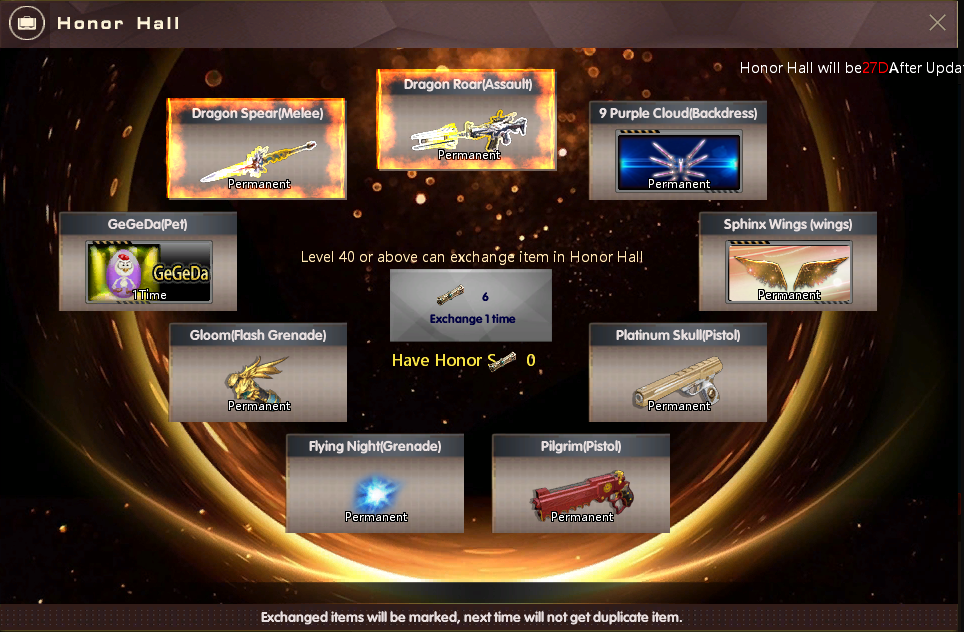Image resolution: width=964 pixels, height=632 pixels.
Task: Pick the GeGeDa pet reward
Action: click(148, 261)
